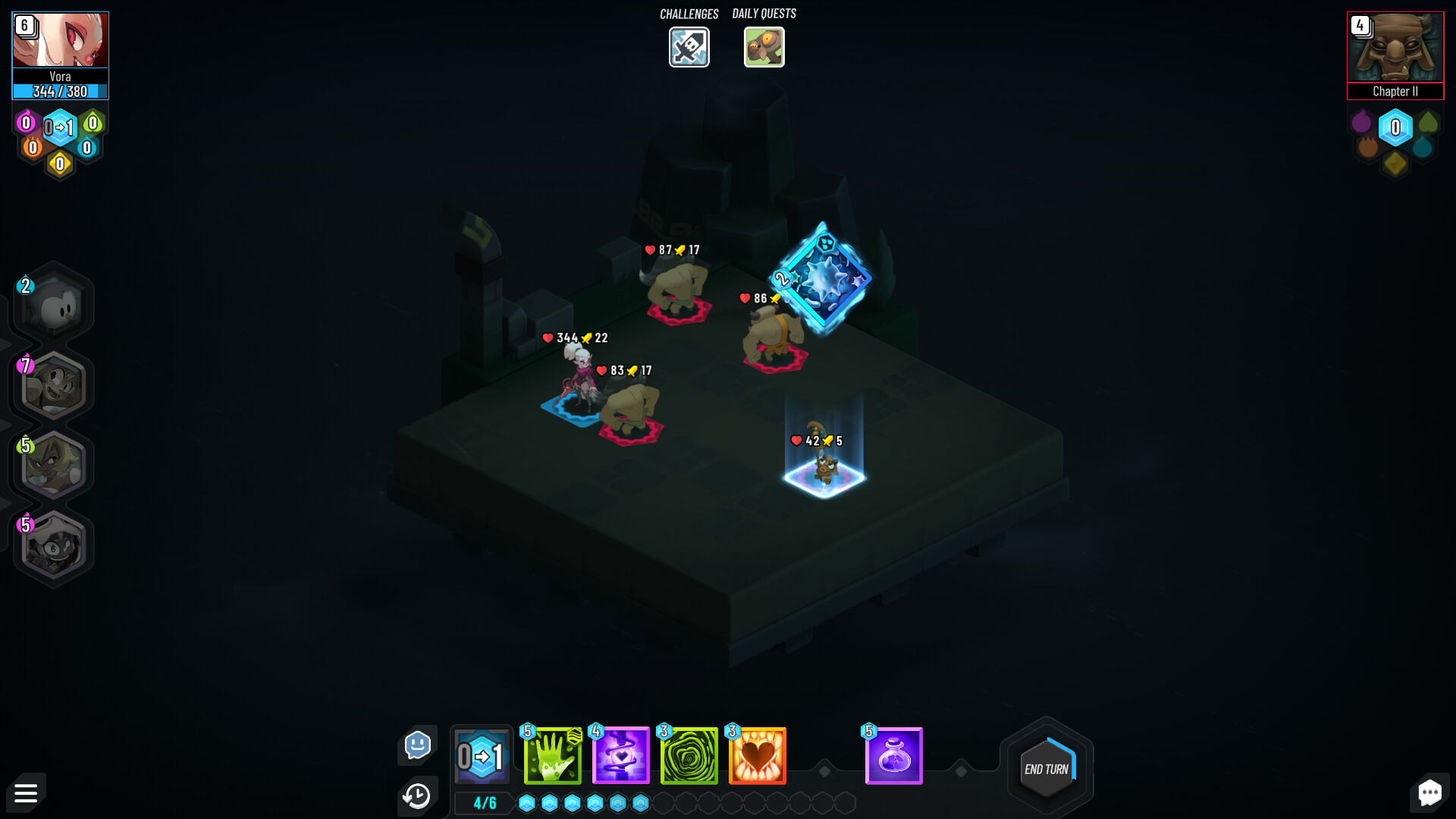Click Vora's health bar showing 344/380
Viewport: 1456px width, 819px height.
pos(60,90)
